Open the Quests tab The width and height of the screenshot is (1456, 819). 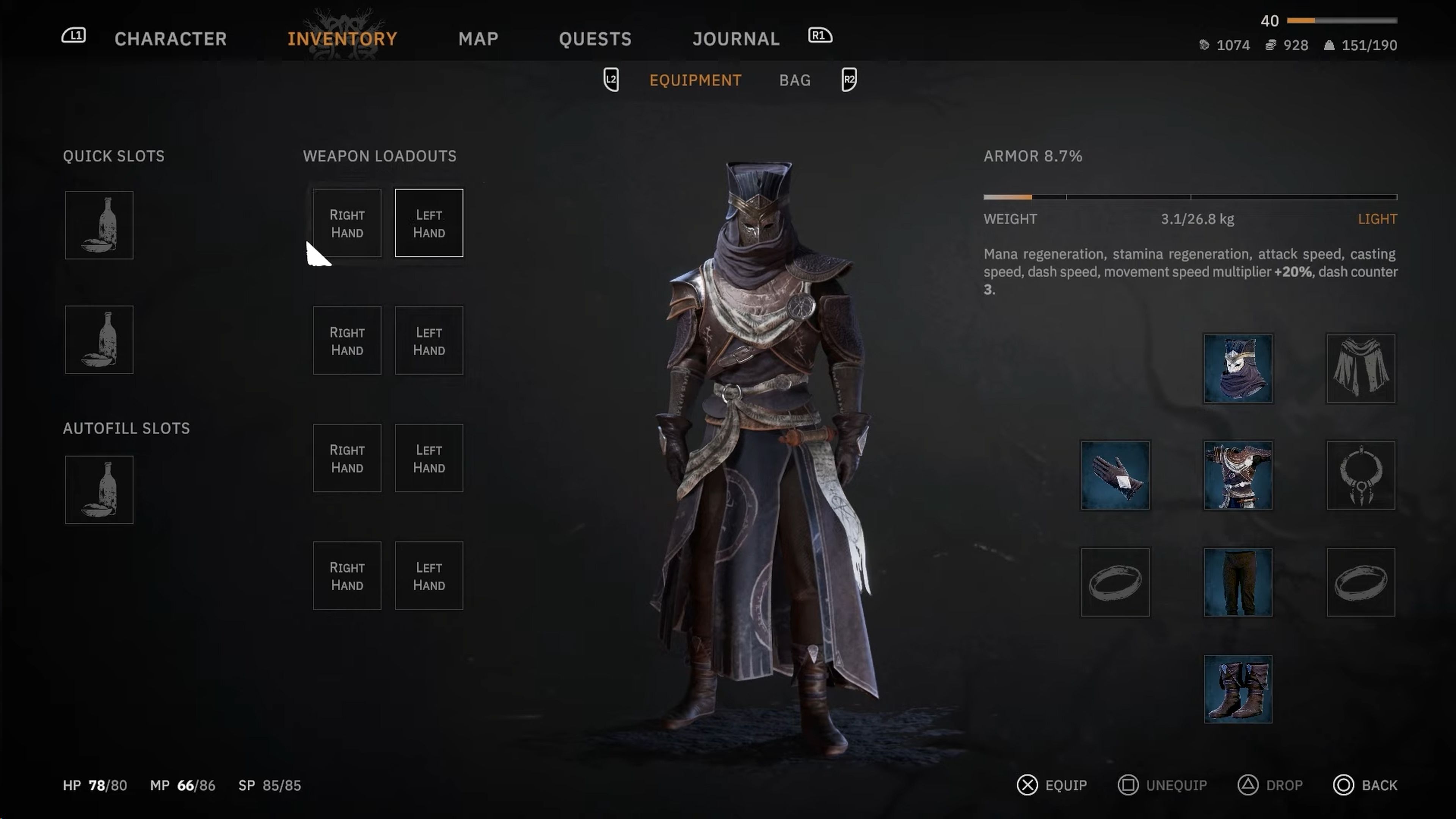click(595, 38)
